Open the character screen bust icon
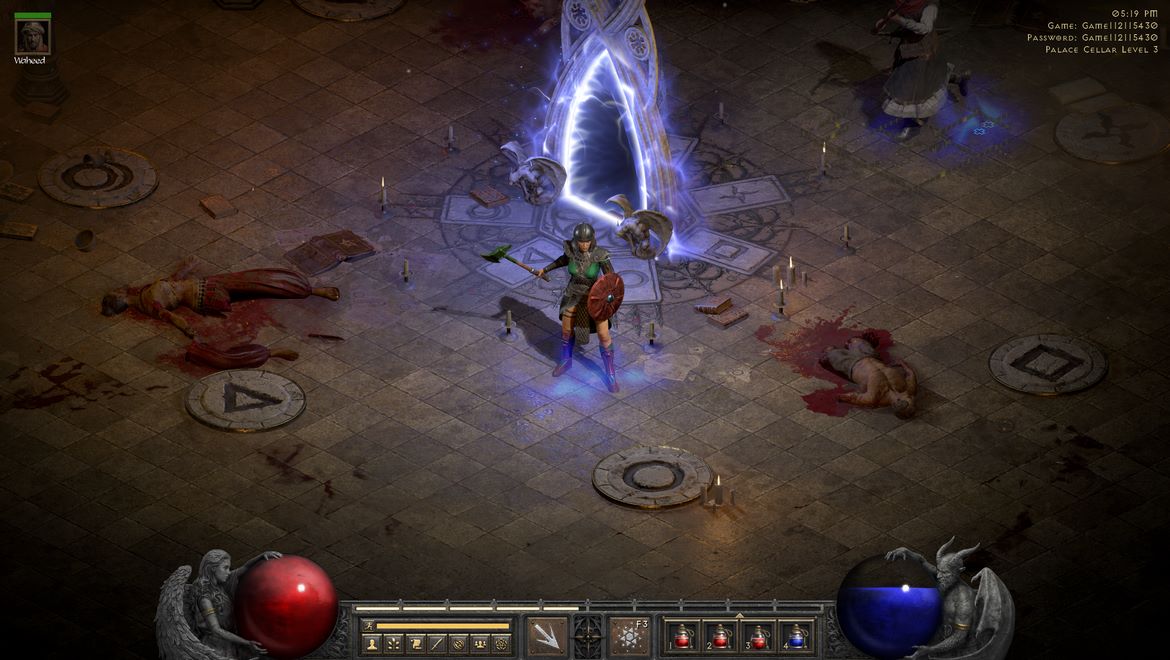1170x660 pixels. pos(372,643)
